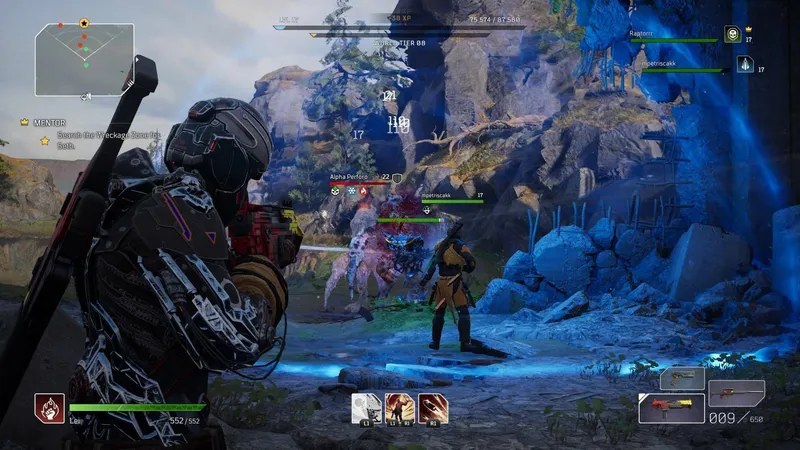The width and height of the screenshot is (800, 450).
Task: Select the star quest marker on minimap
Action: 84,22
